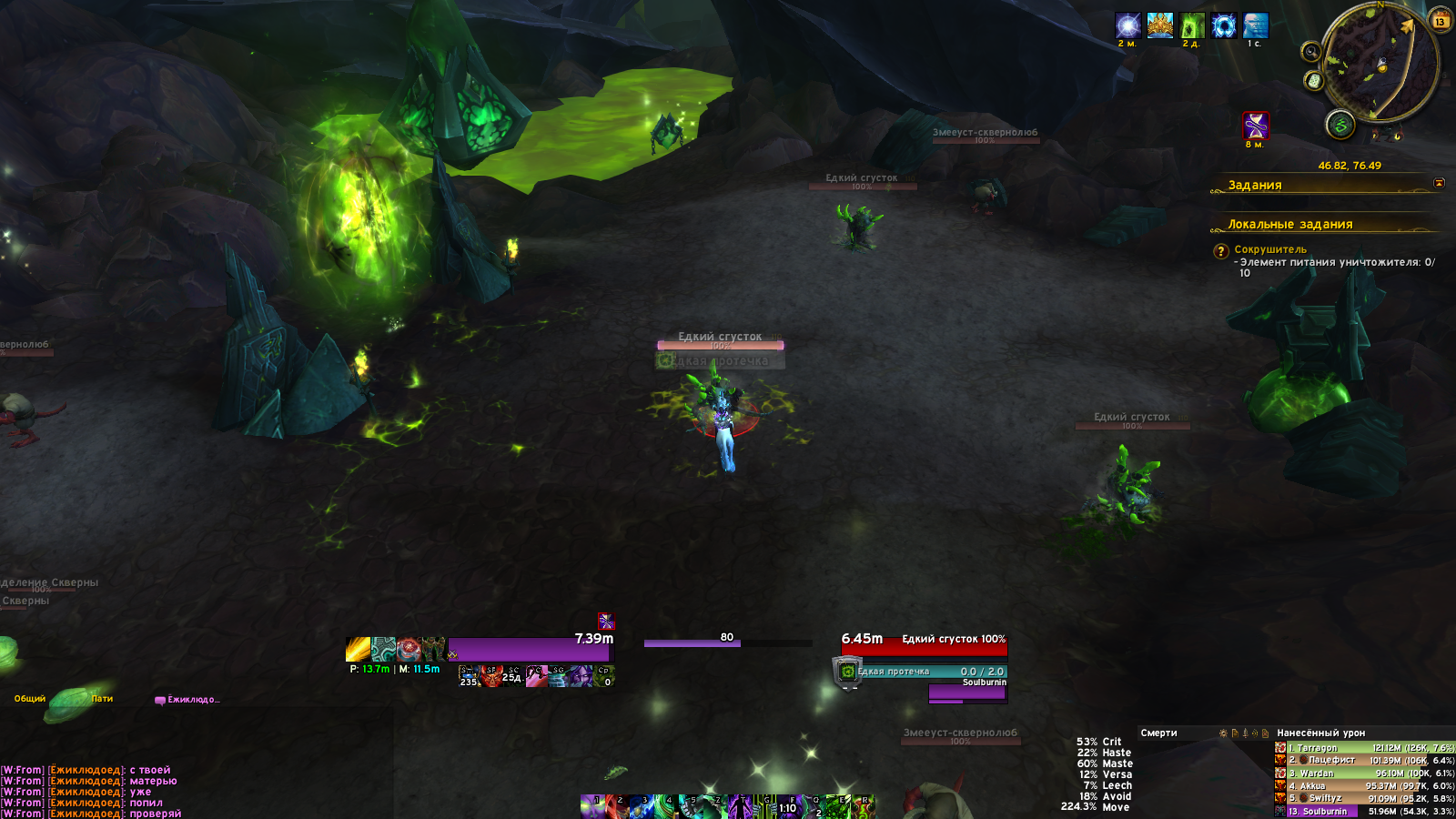Viewport: 1456px width, 819px height.
Task: Use the action bar ability with 1:10 cooldown
Action: pos(787,807)
